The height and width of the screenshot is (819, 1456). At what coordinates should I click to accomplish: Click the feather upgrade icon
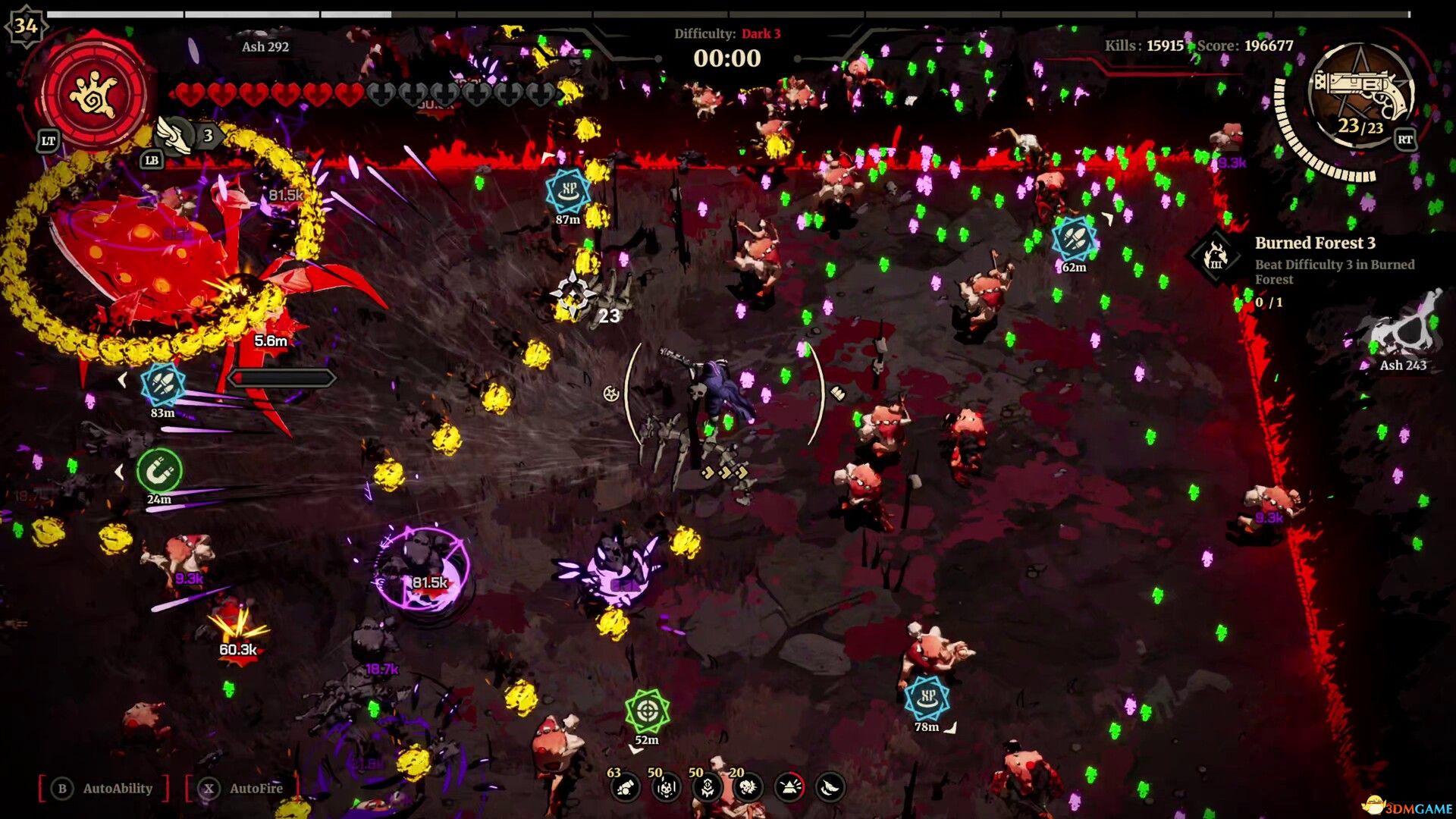(830, 789)
